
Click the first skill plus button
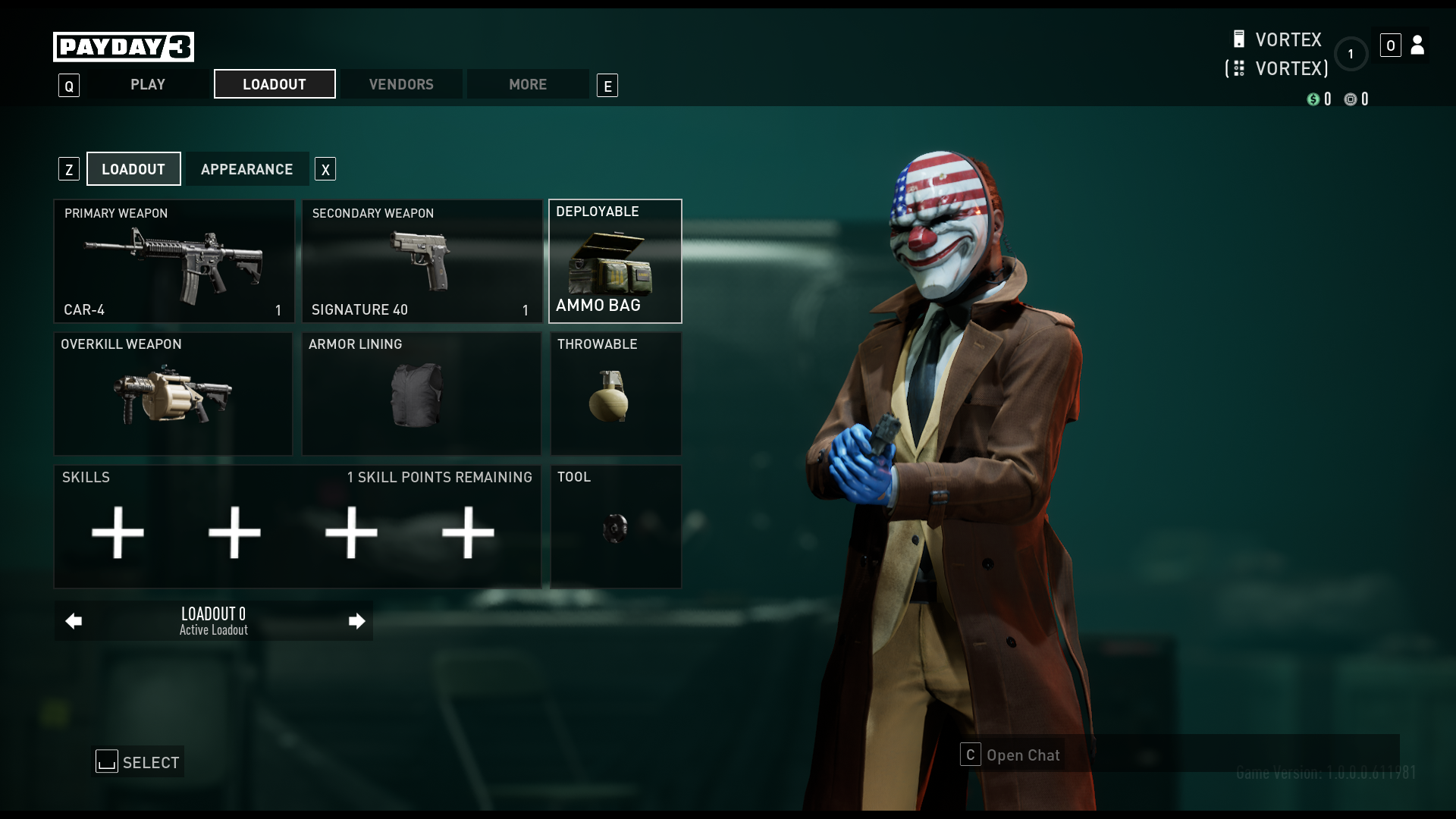coord(118,532)
